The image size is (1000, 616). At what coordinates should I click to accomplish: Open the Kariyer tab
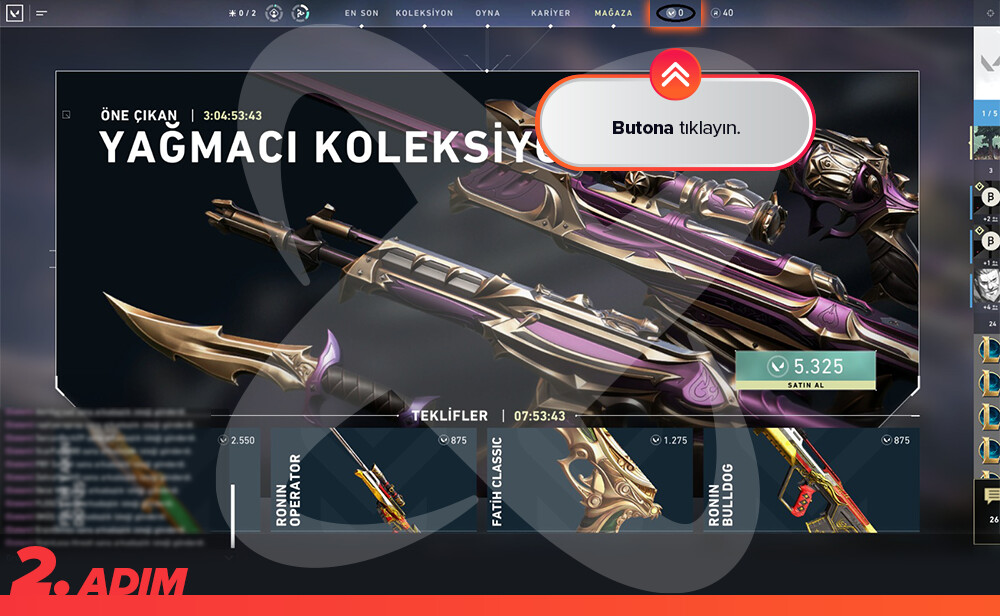[x=551, y=13]
